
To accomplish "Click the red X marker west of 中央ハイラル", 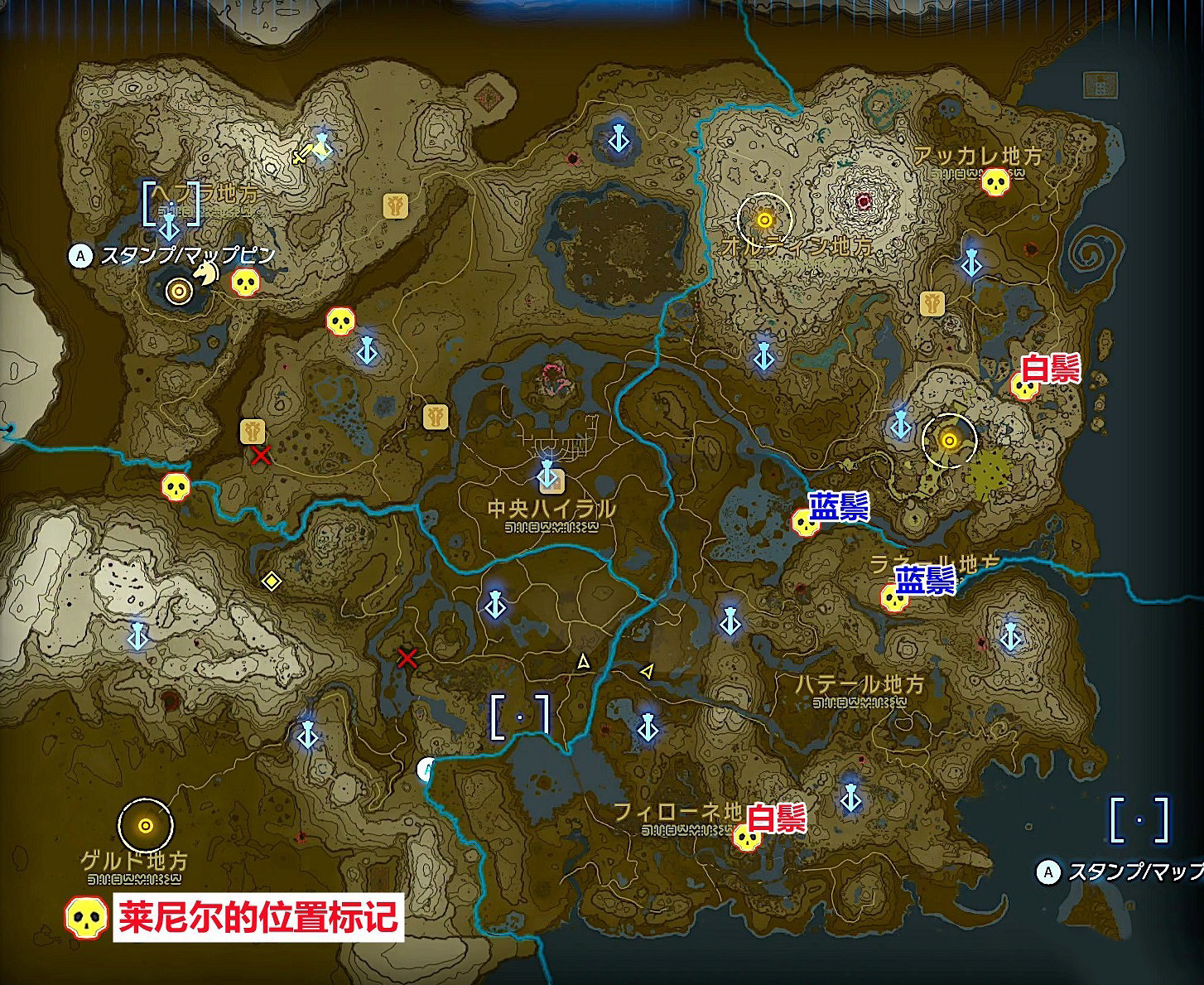I will (259, 454).
